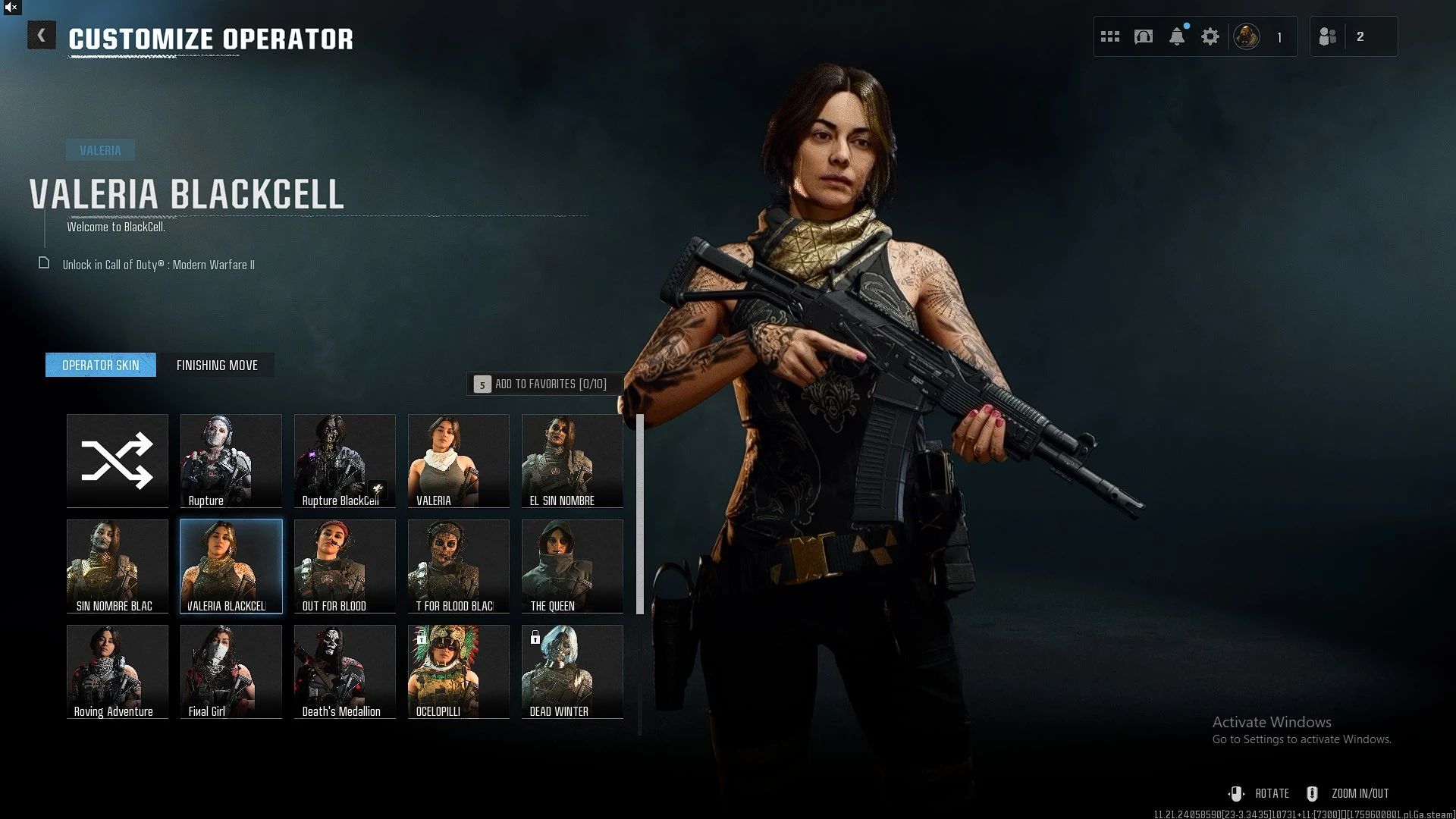Screen dimensions: 1456x819
Task: Open the notifications bell
Action: 1177,36
